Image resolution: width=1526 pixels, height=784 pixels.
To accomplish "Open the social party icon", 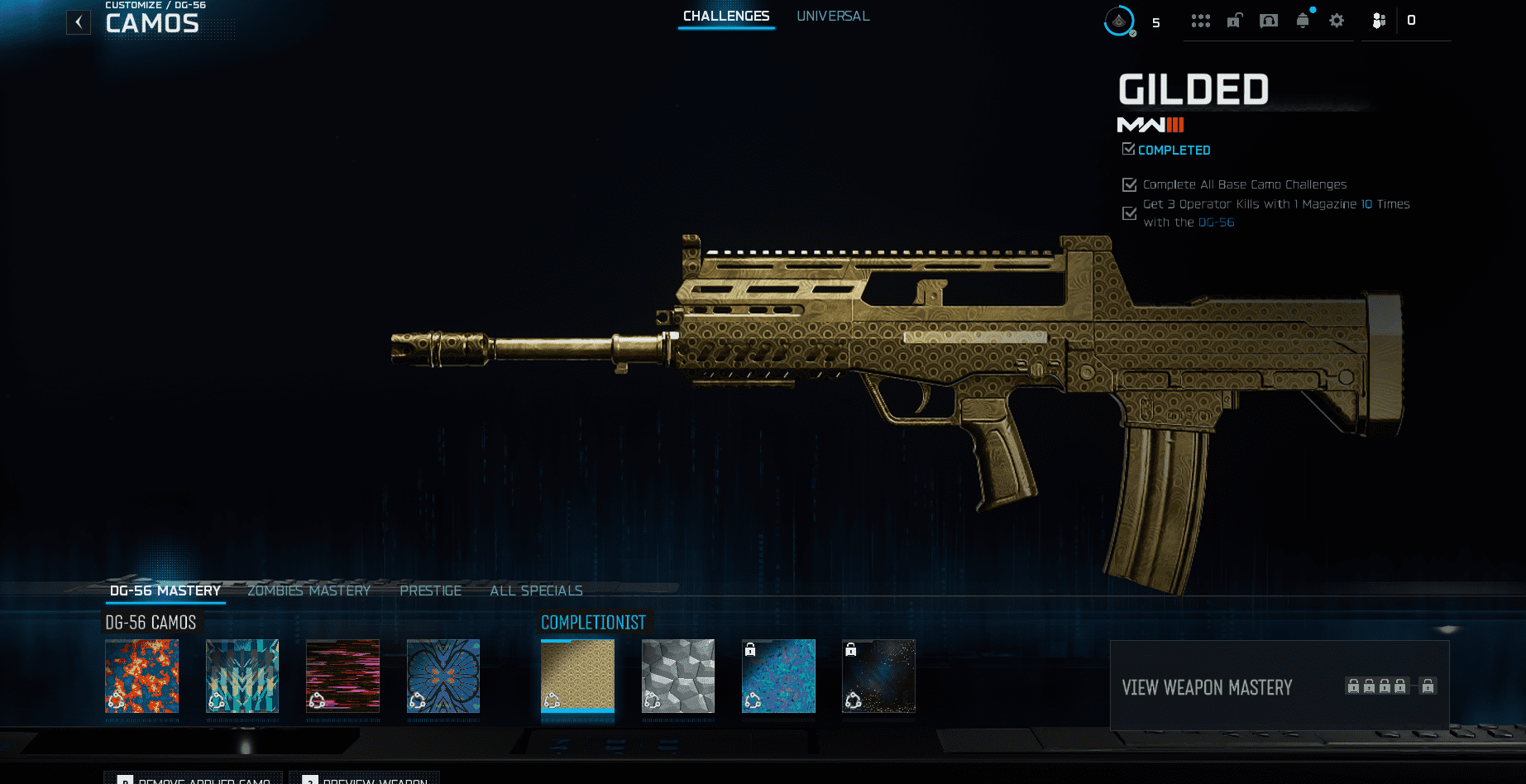I will (x=1379, y=21).
